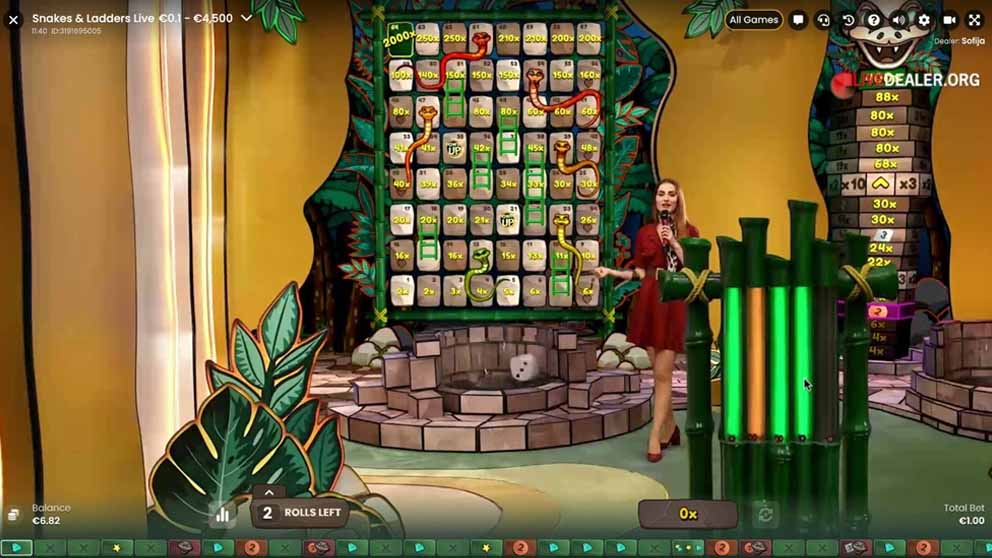Click the repeat bet circular arrows button

(x=766, y=514)
